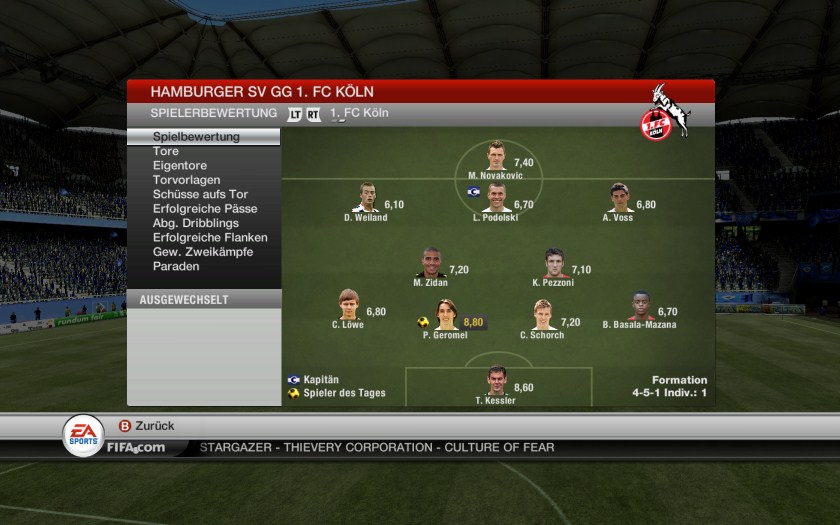This screenshot has height=525, width=840.
Task: Choose the Tore stat category
Action: (x=166, y=151)
